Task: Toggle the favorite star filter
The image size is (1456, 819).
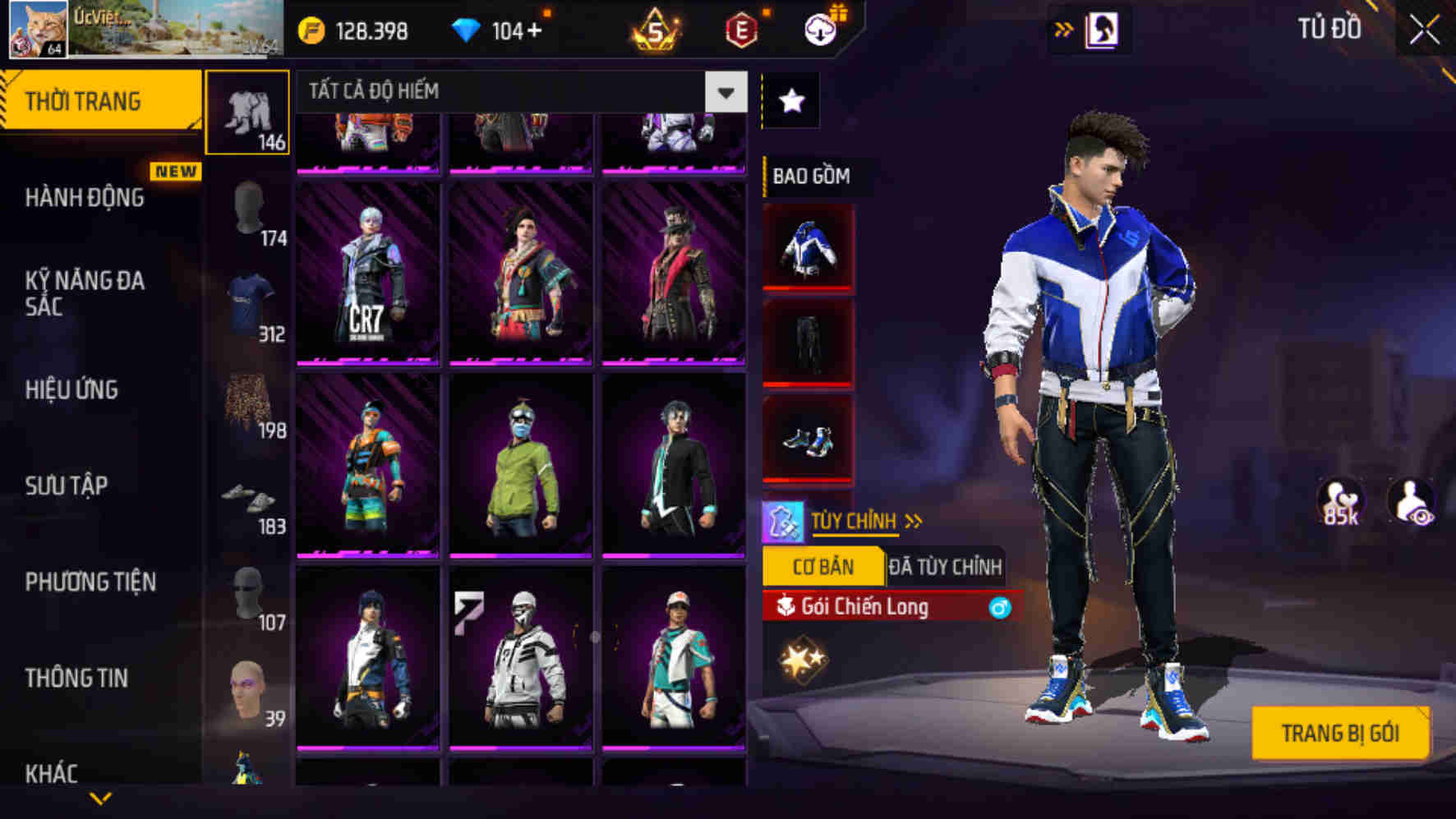Action: [x=791, y=100]
